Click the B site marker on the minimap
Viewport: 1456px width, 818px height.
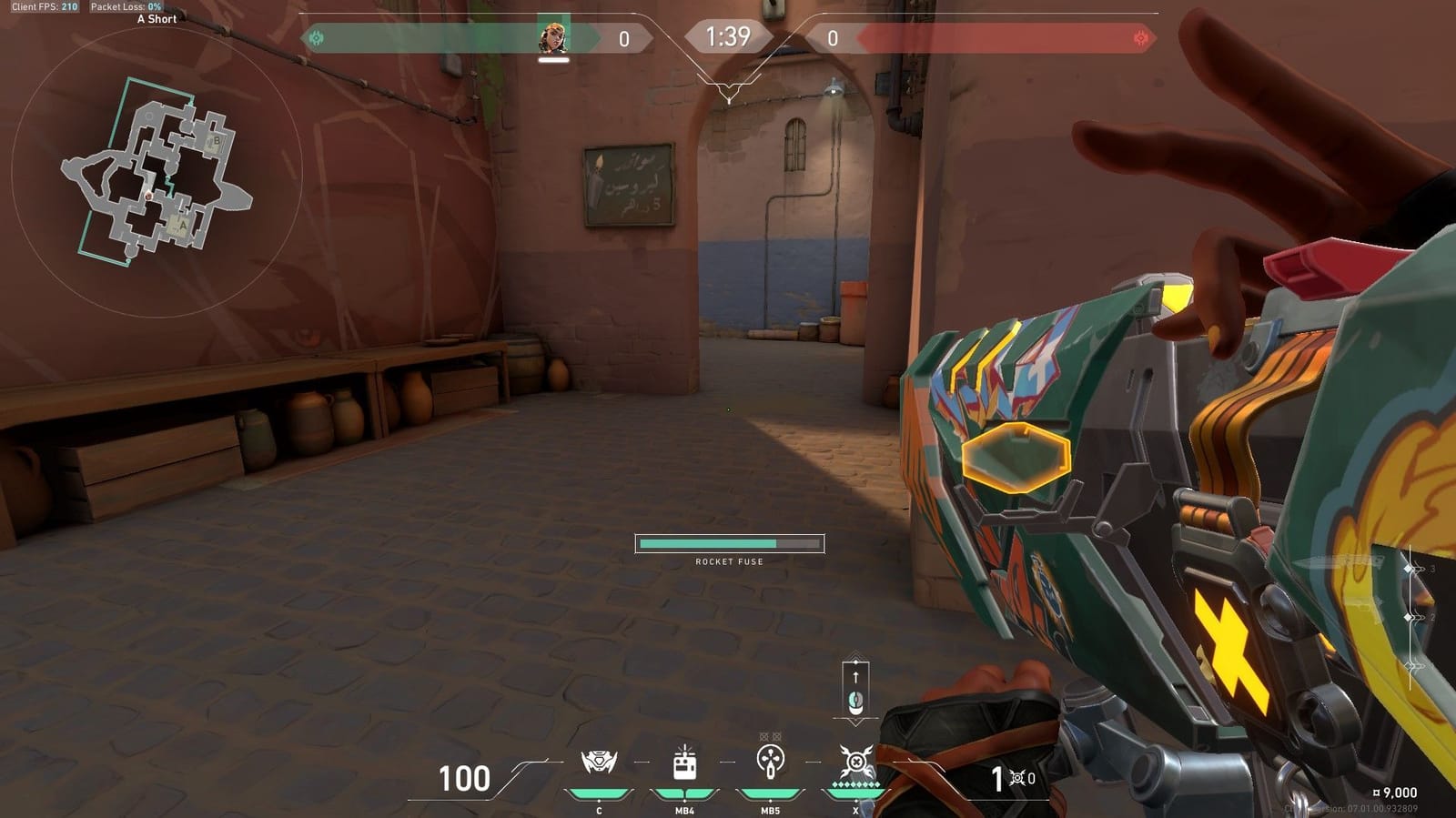[216, 143]
